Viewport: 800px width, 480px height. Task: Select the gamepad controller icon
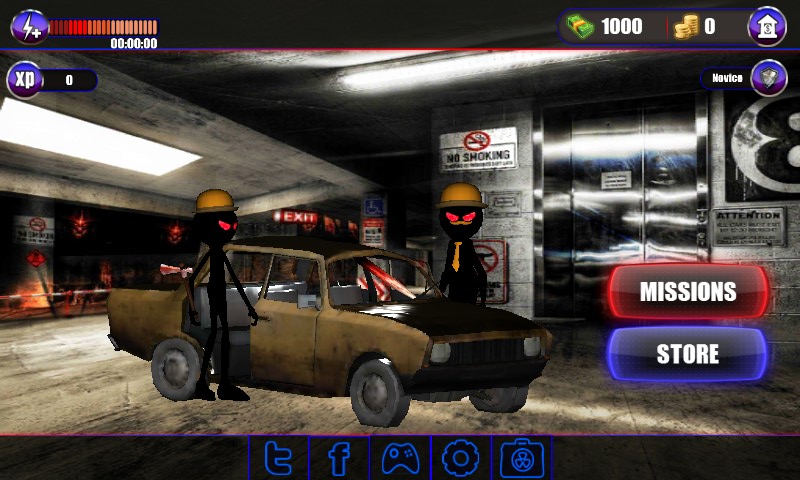pos(400,459)
